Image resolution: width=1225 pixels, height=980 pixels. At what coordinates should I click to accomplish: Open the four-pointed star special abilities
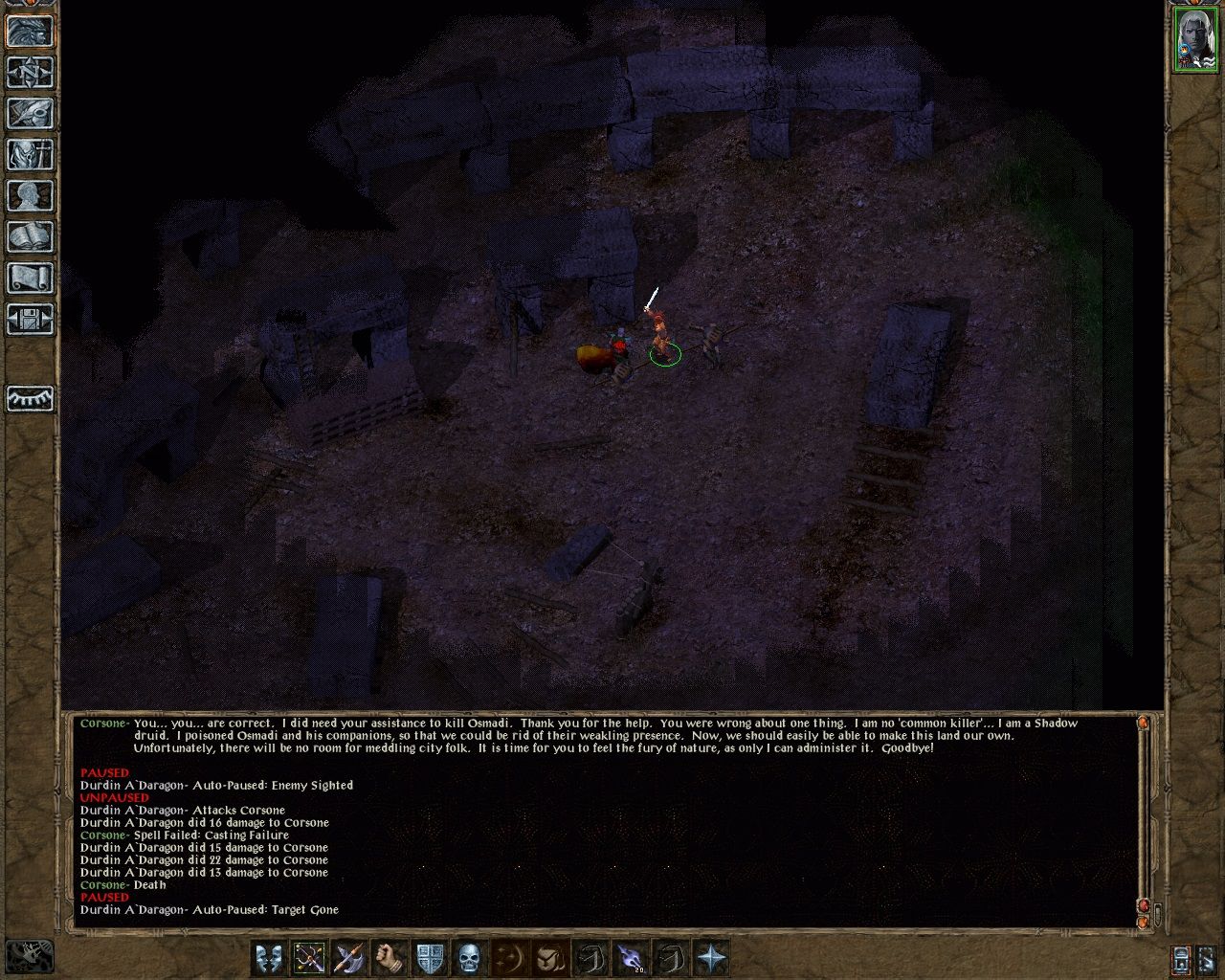(711, 957)
